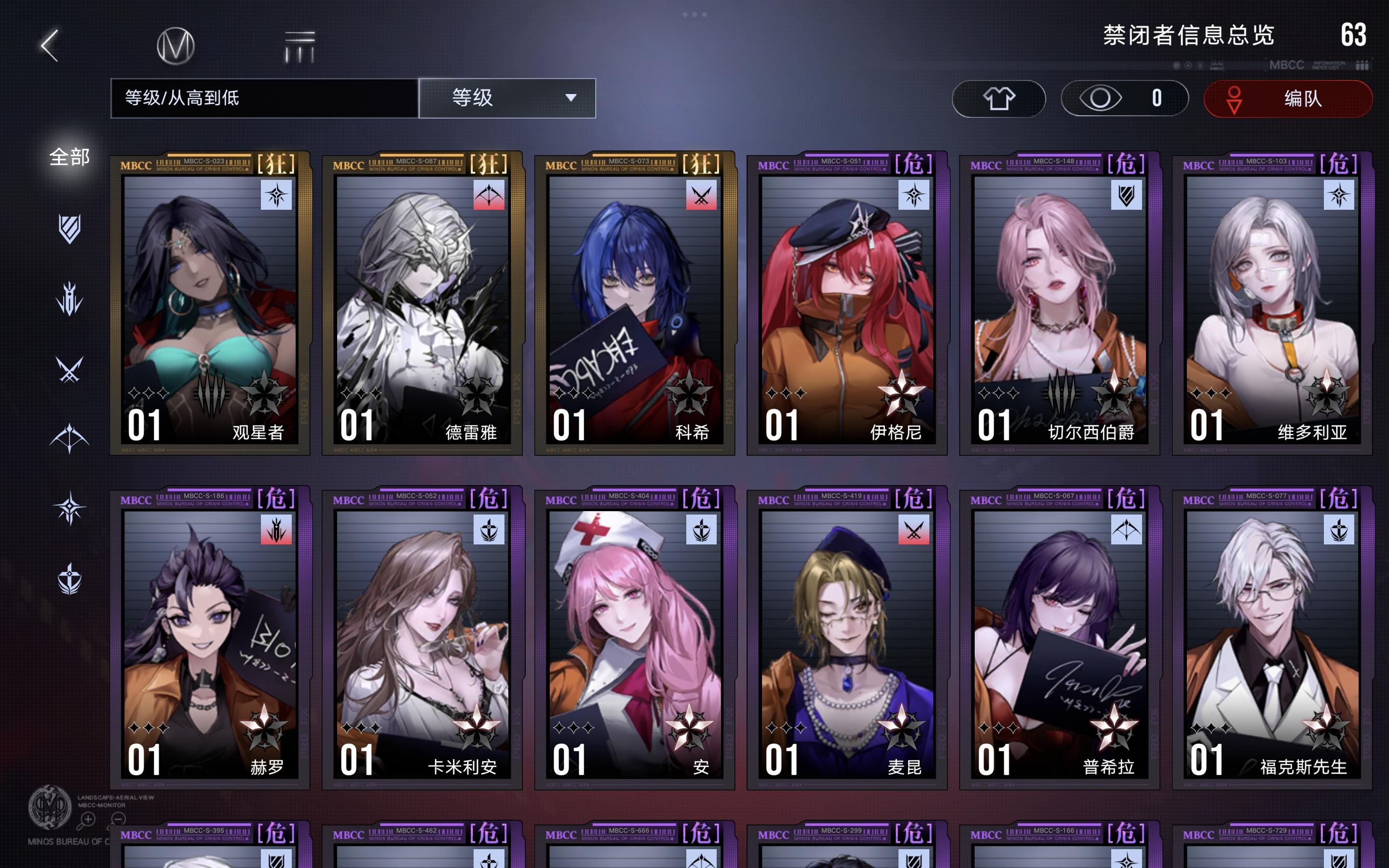This screenshot has width=1389, height=868.
Task: Open the costume shirt icon
Action: pos(999,99)
